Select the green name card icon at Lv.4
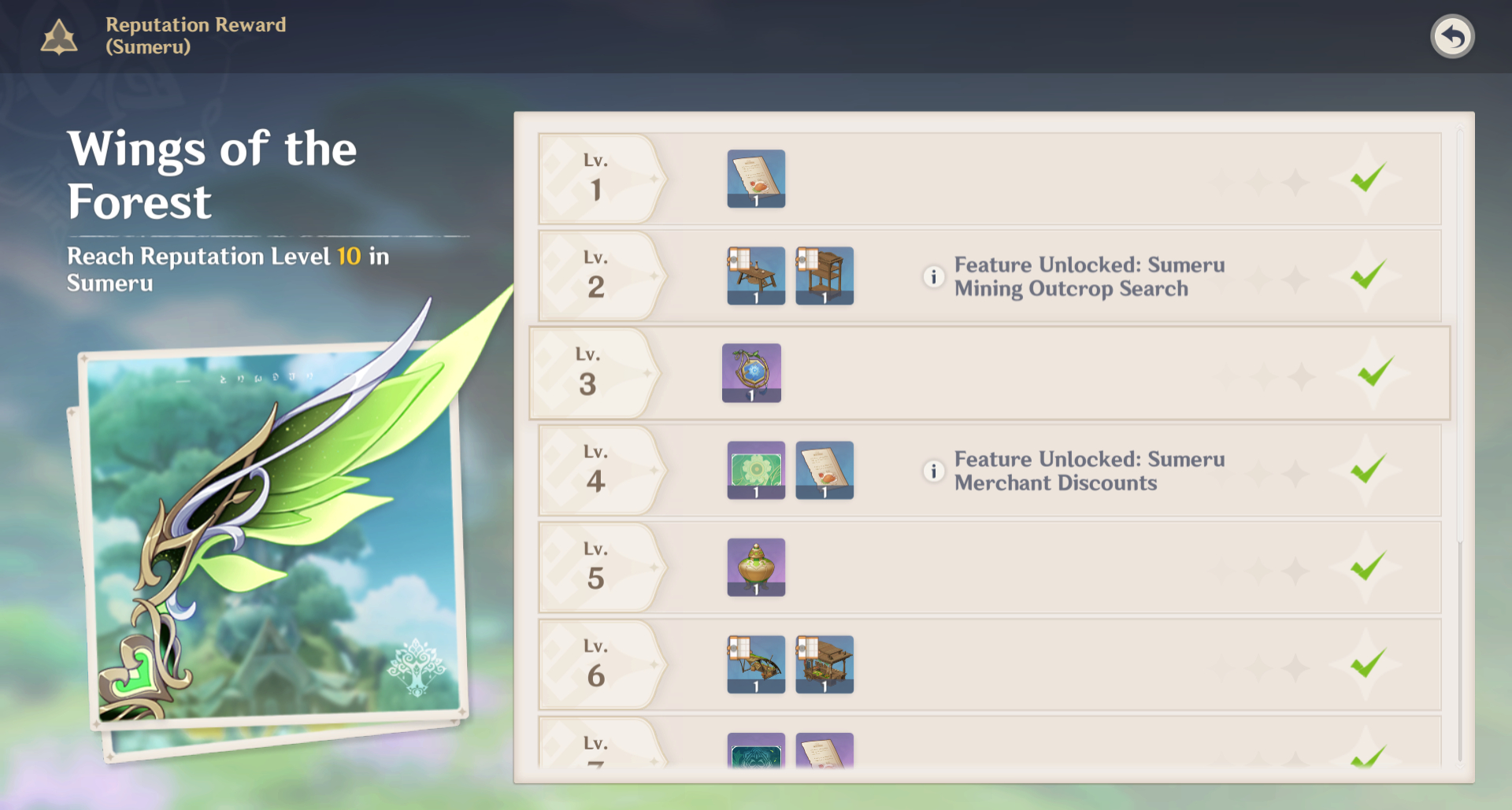The height and width of the screenshot is (810, 1512). click(x=755, y=470)
